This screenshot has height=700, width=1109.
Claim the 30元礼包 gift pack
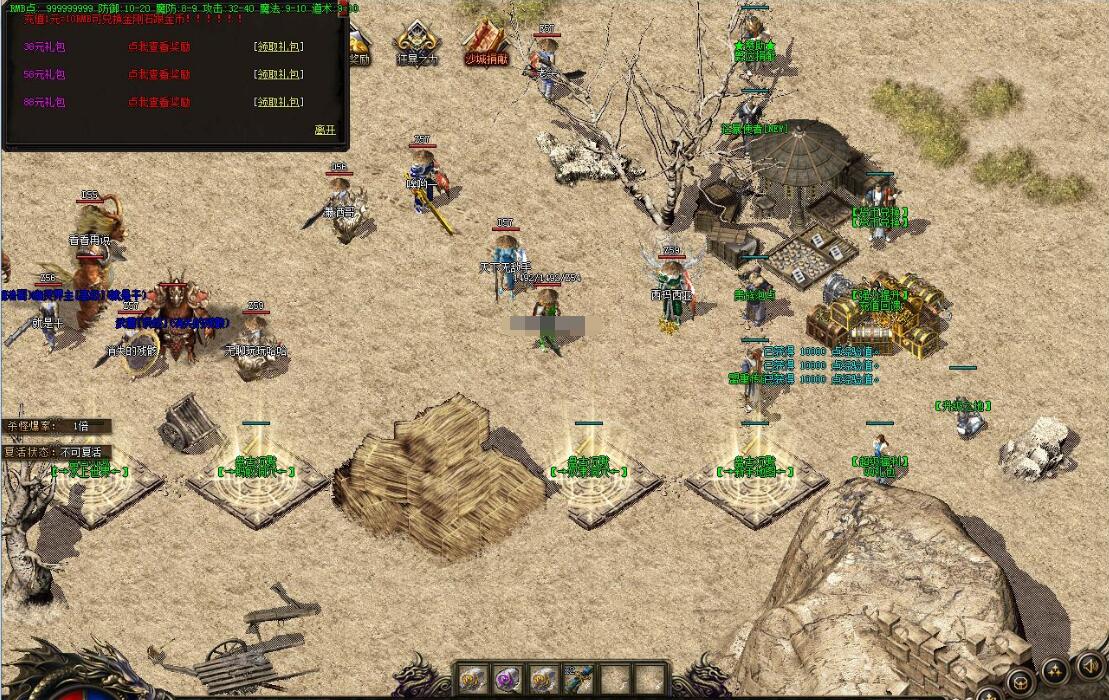pyautogui.click(x=279, y=47)
